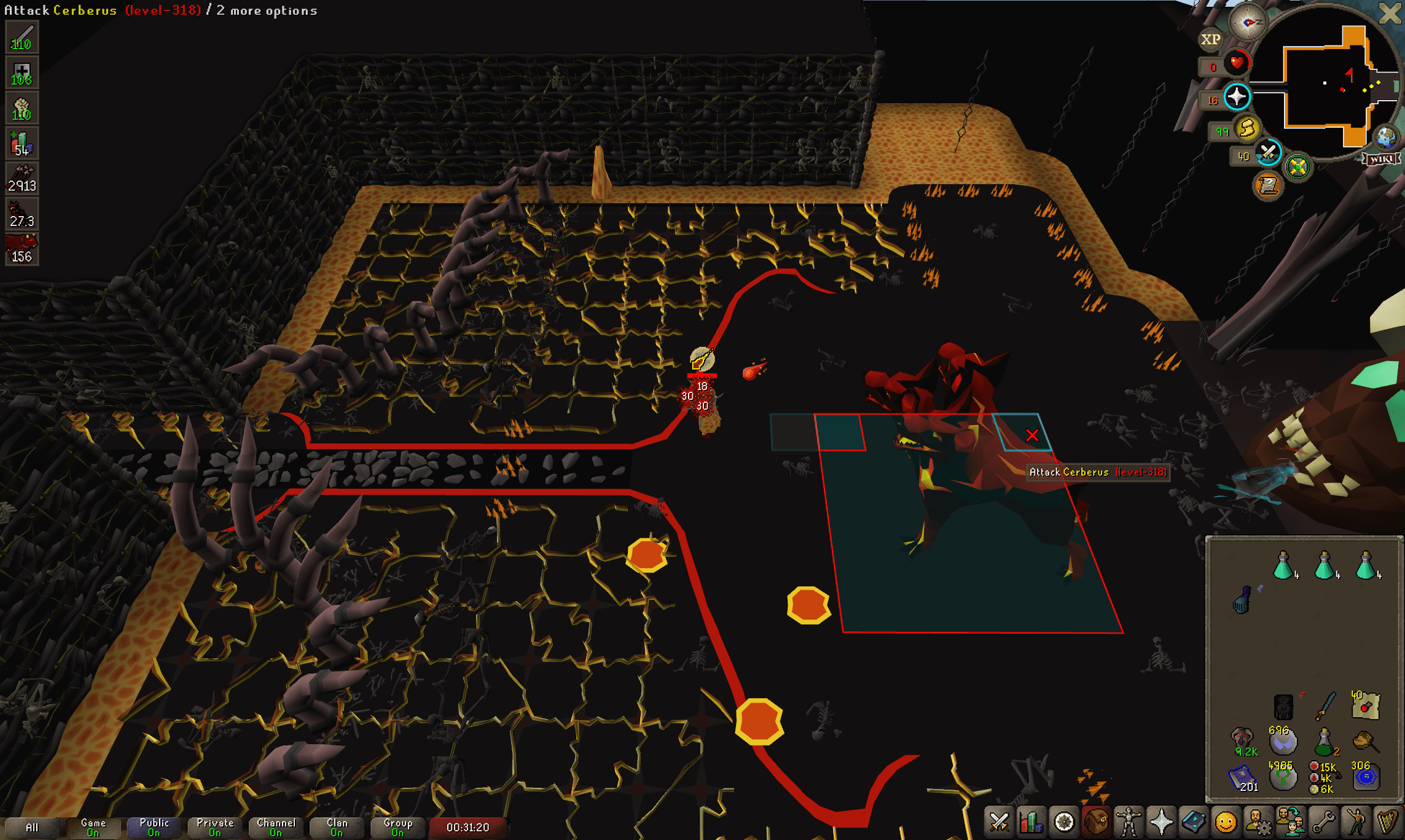Click the compass to face north
Screen dimensions: 1405x840
[1247, 23]
